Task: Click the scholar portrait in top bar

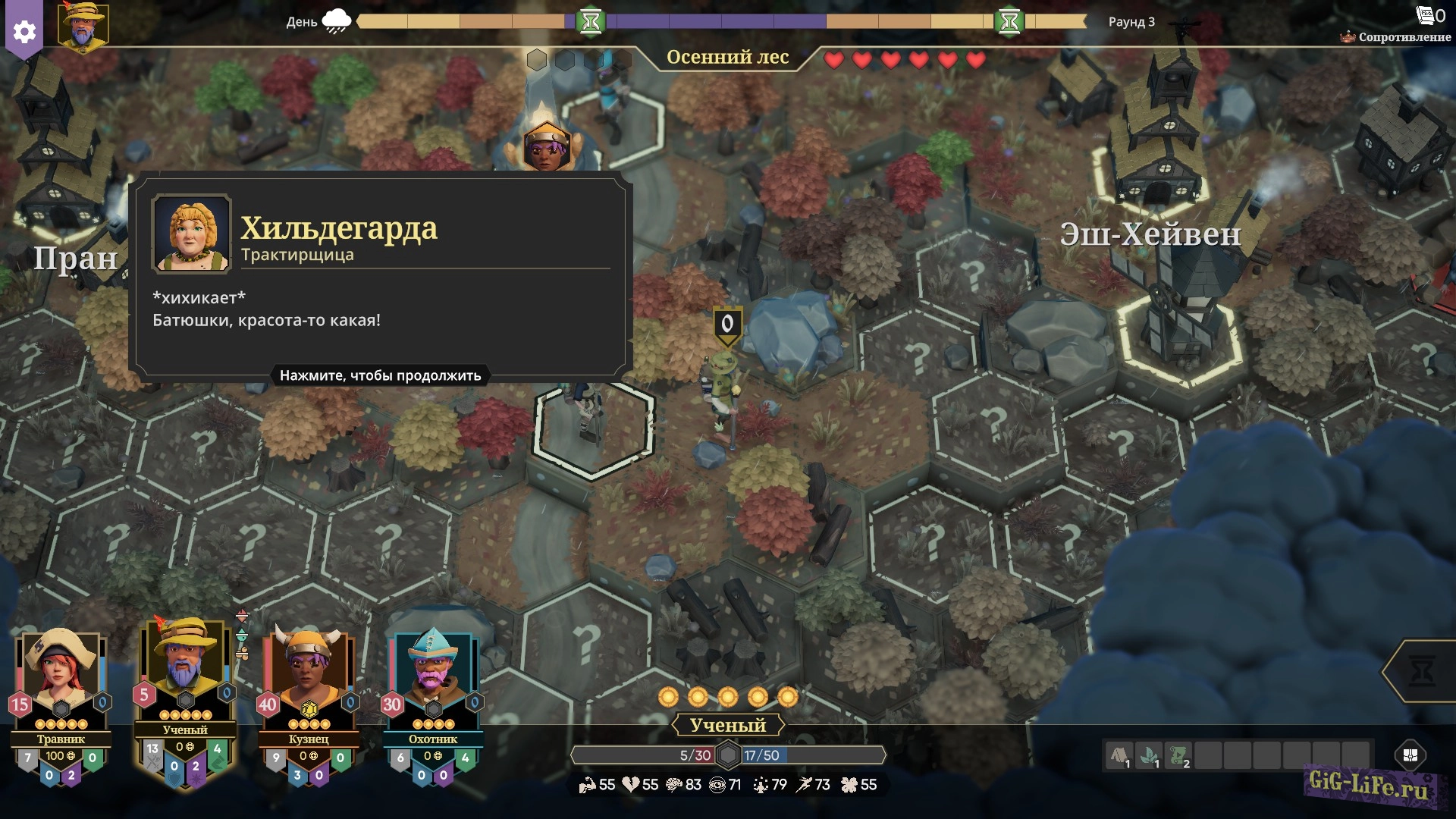Action: point(83,27)
